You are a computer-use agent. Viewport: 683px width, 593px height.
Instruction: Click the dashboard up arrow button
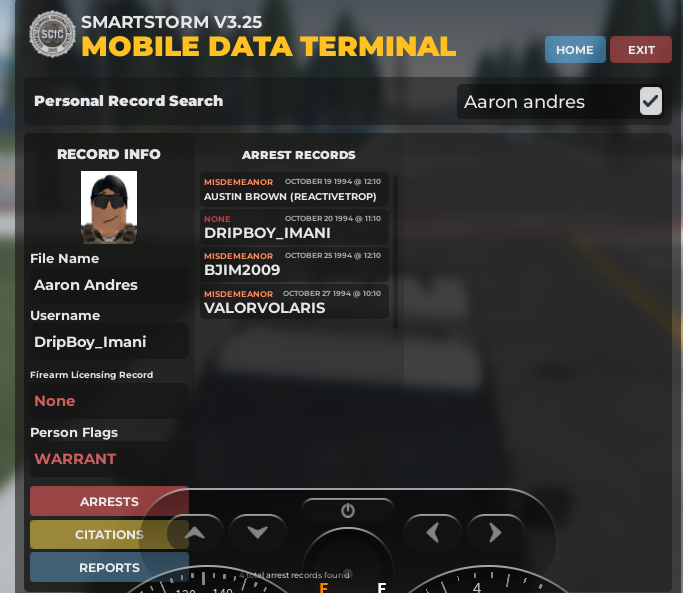pyautogui.click(x=195, y=533)
